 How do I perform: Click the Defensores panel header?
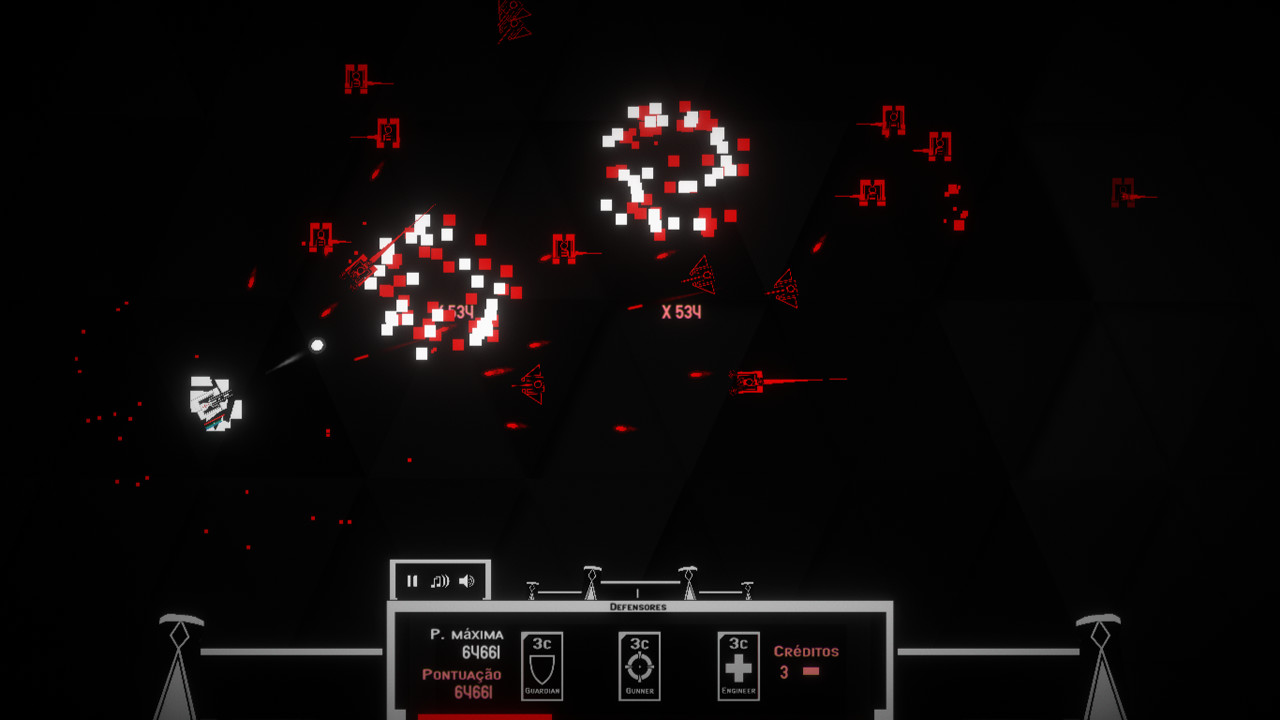[638, 605]
